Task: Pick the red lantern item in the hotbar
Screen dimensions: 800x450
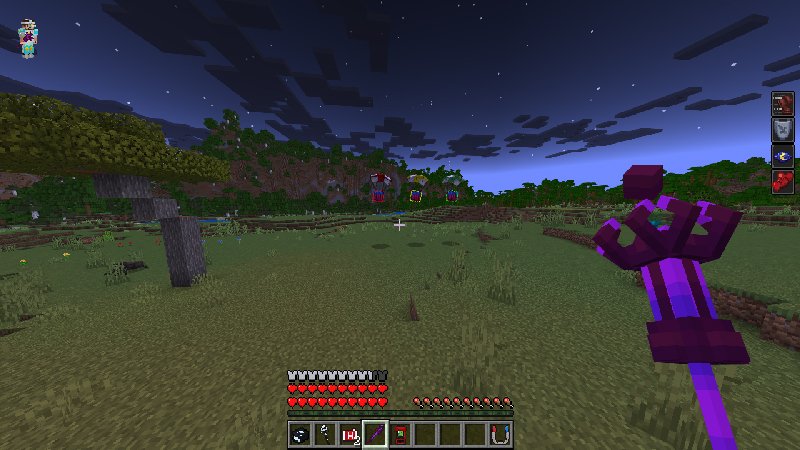Action: [400, 434]
